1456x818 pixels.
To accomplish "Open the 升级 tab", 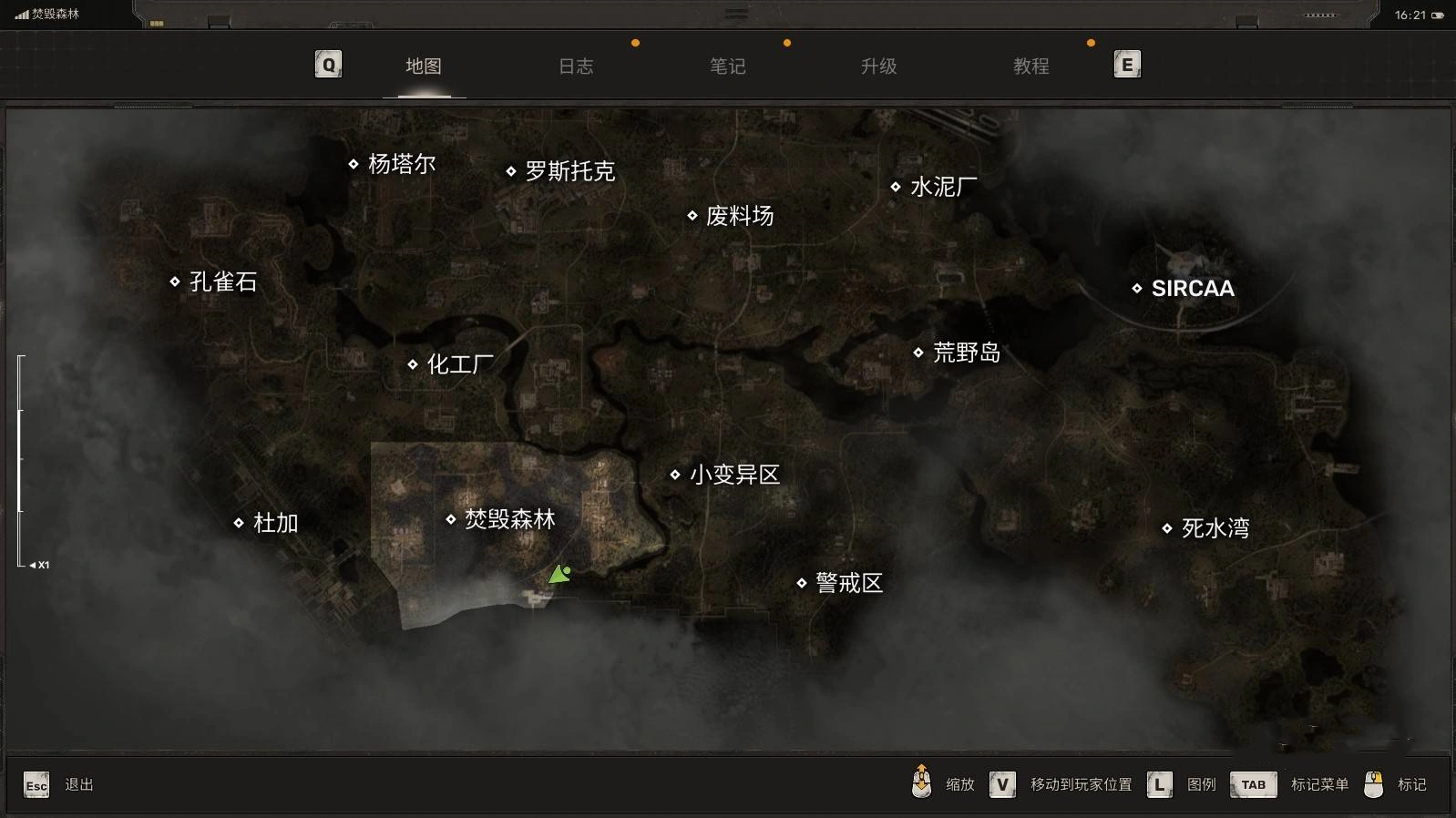I will (878, 66).
